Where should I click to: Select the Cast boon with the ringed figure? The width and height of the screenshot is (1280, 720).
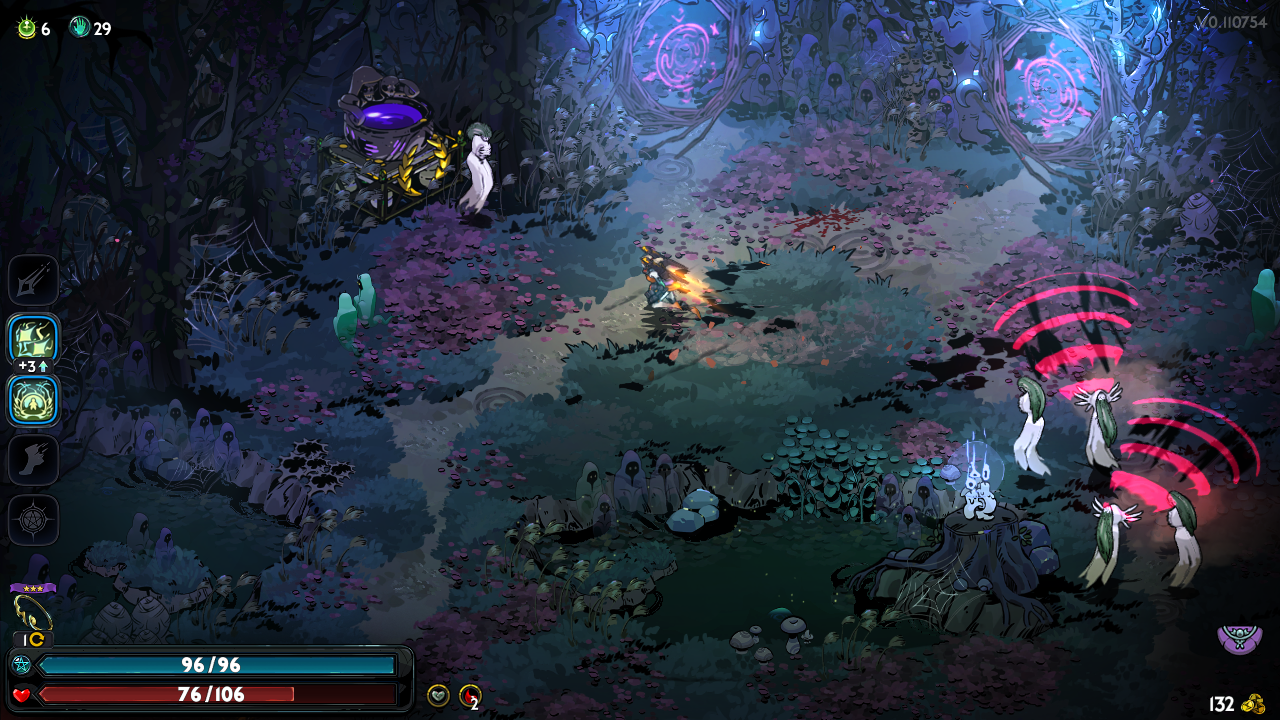click(x=33, y=400)
